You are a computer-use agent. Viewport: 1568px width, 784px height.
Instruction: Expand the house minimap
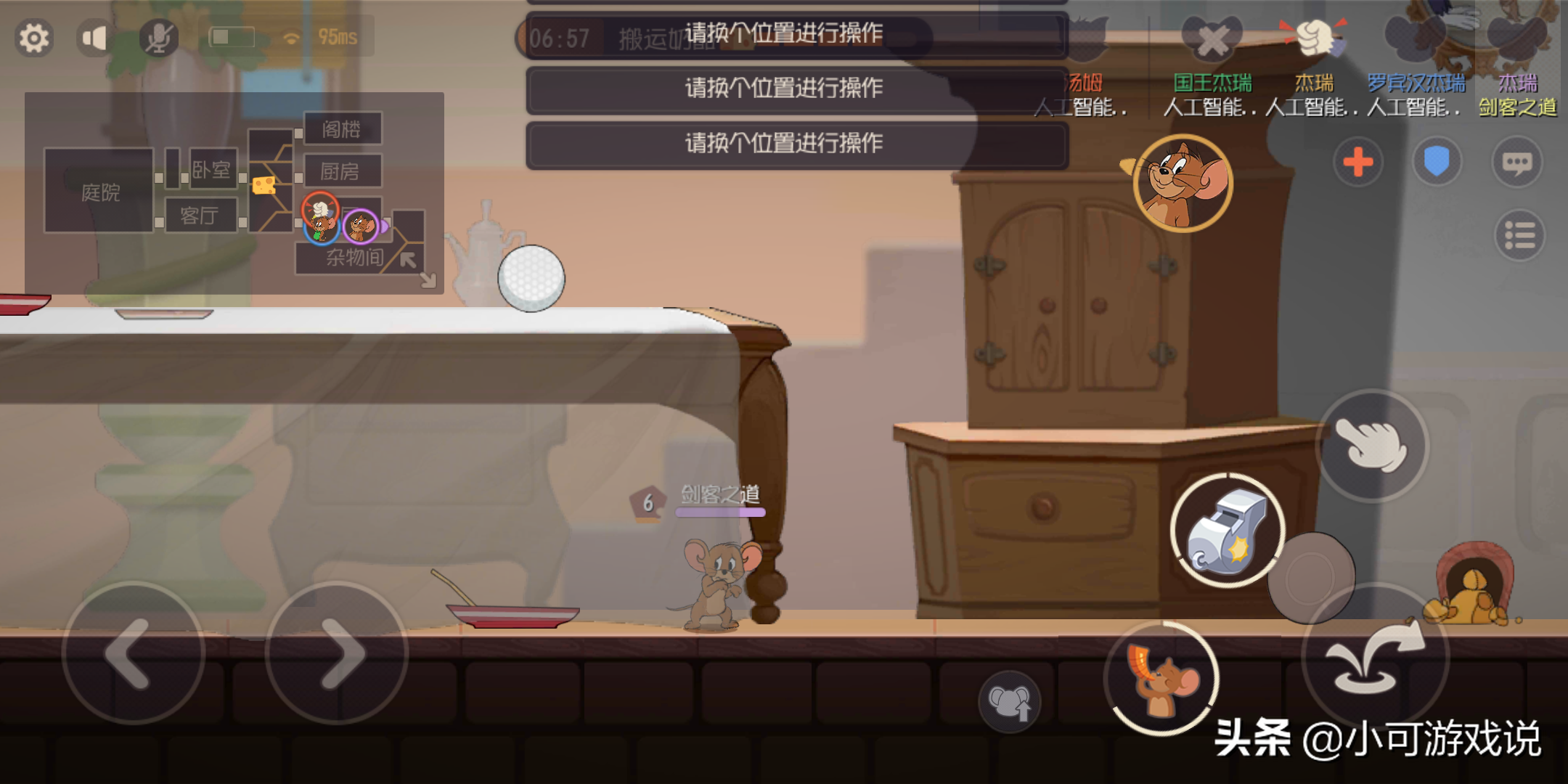tap(428, 279)
